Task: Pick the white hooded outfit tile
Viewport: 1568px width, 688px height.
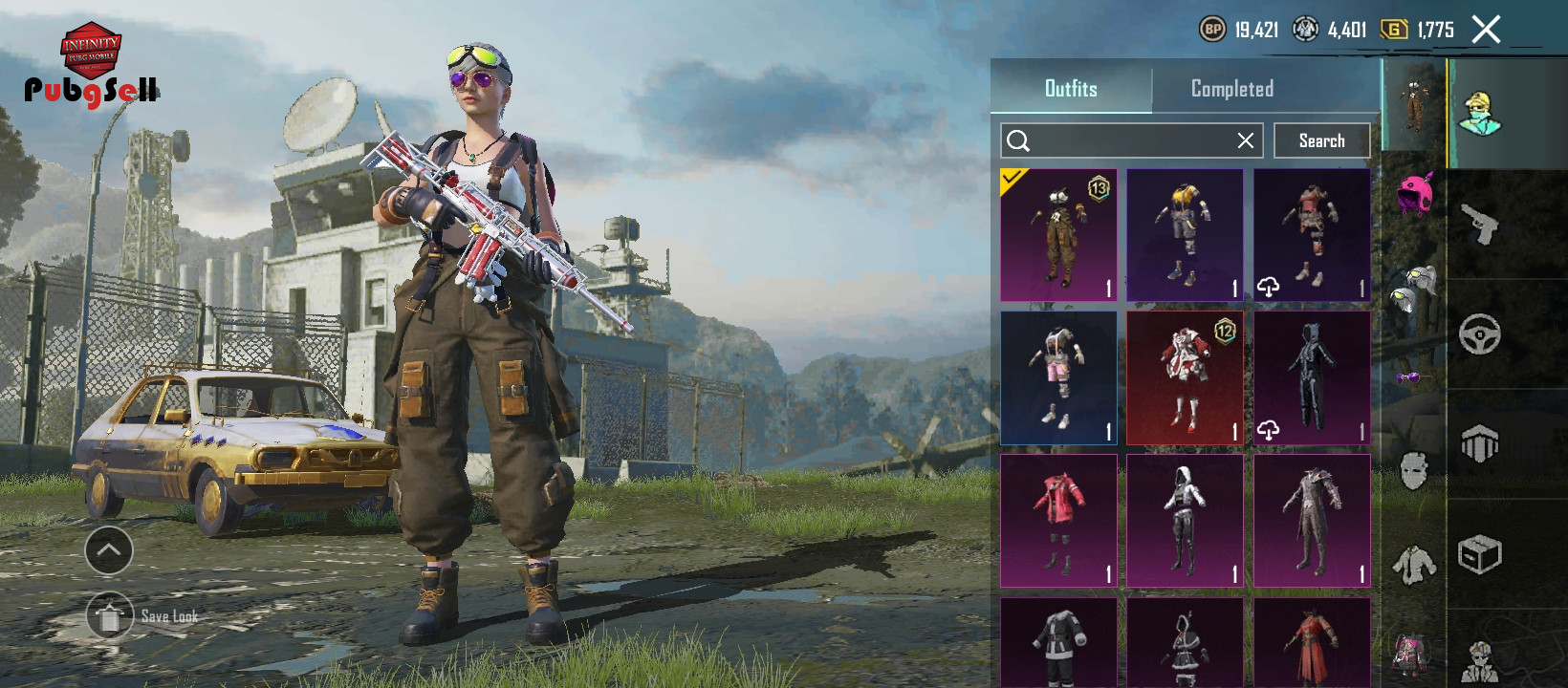Action: pyautogui.click(x=1185, y=520)
